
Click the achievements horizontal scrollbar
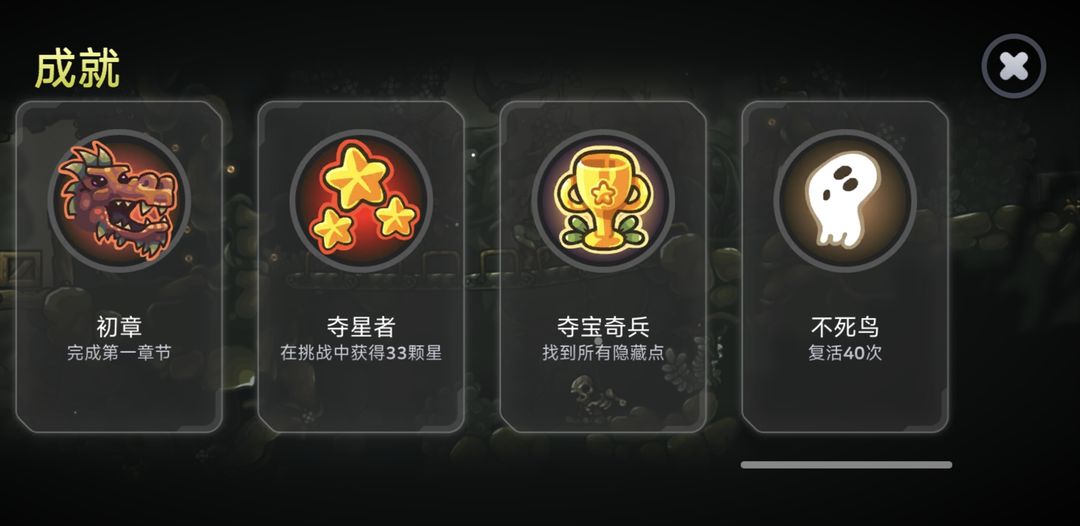tap(846, 465)
